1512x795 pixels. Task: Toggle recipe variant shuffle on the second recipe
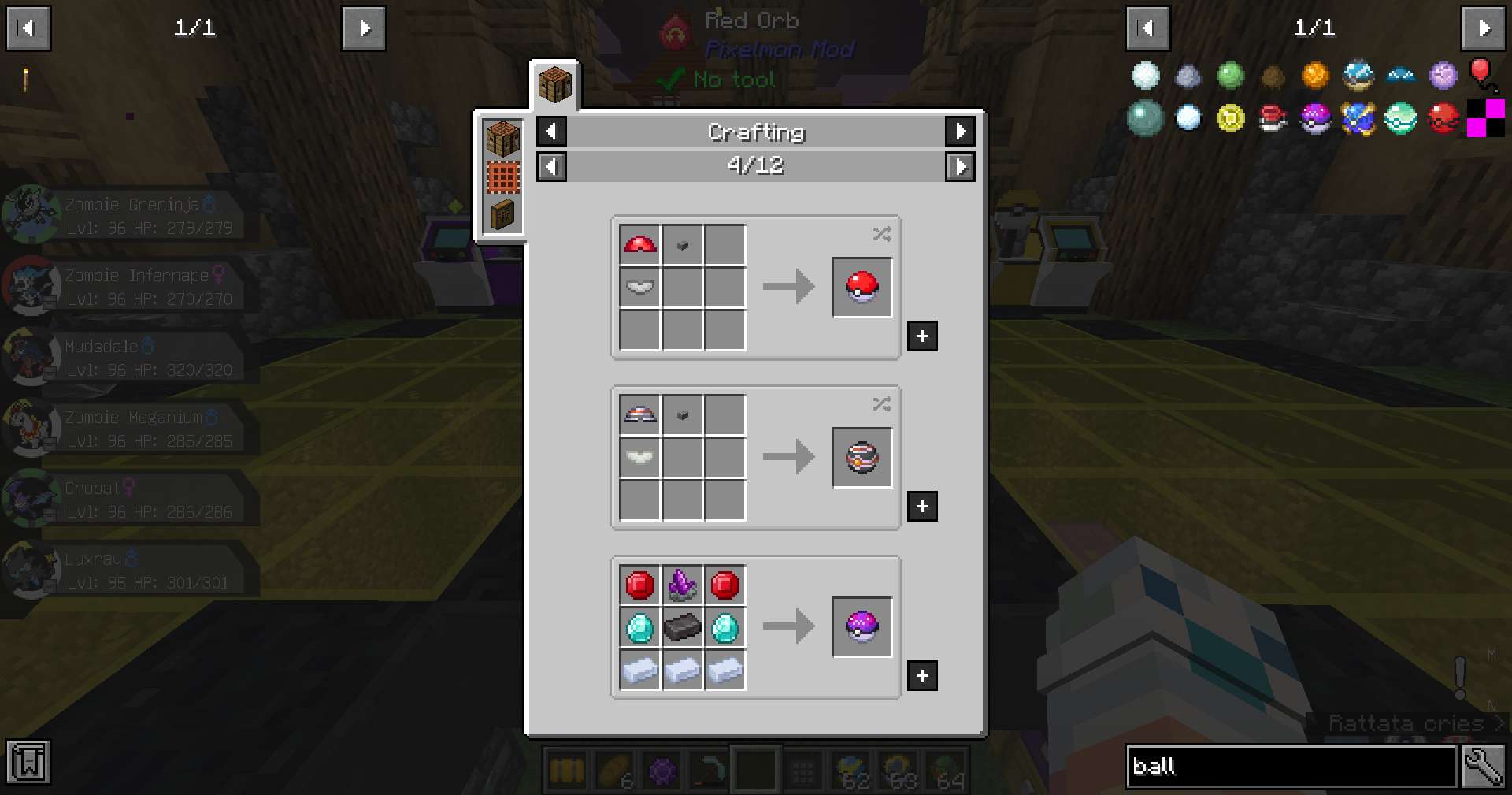click(881, 404)
